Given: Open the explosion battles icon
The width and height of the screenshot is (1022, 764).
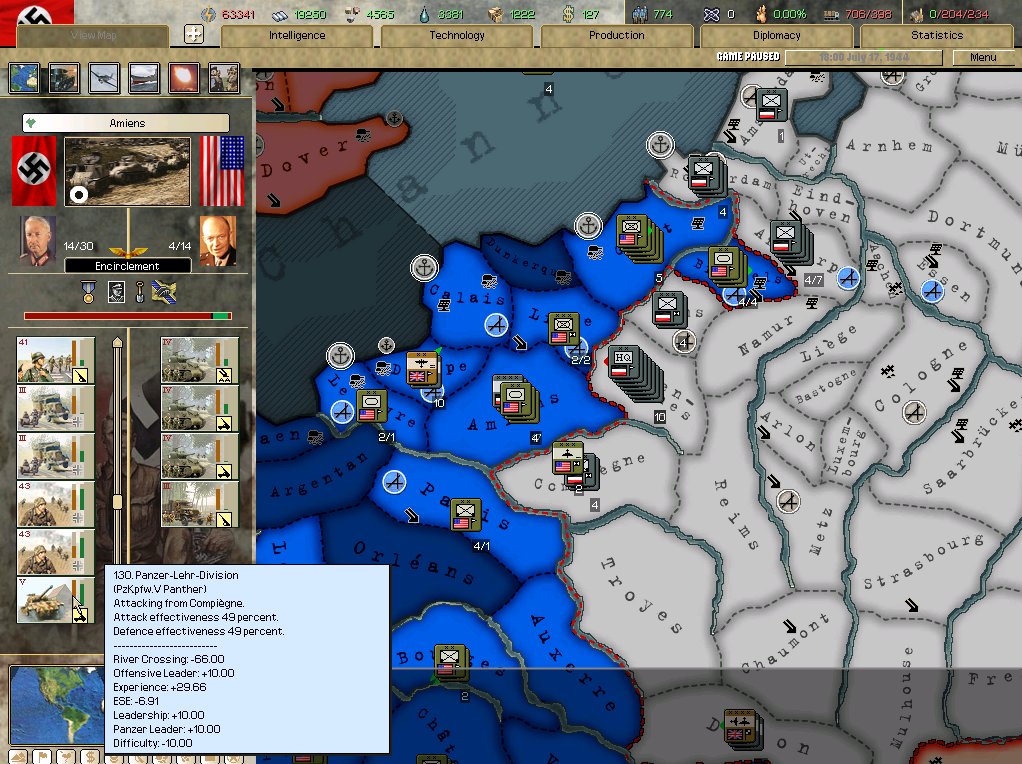Looking at the screenshot, I should coord(184,78).
